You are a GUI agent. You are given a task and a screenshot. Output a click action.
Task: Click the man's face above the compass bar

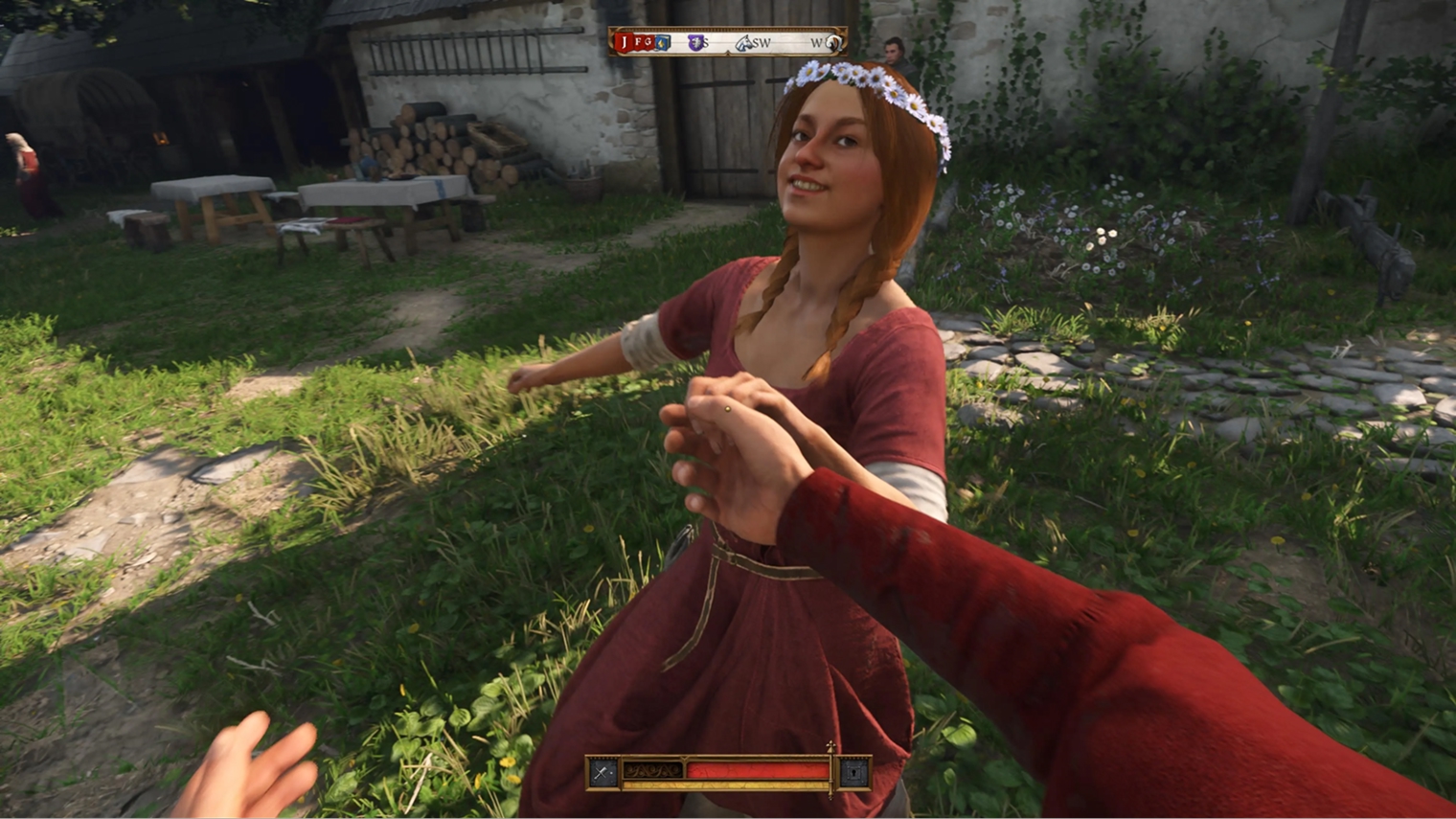[x=892, y=53]
